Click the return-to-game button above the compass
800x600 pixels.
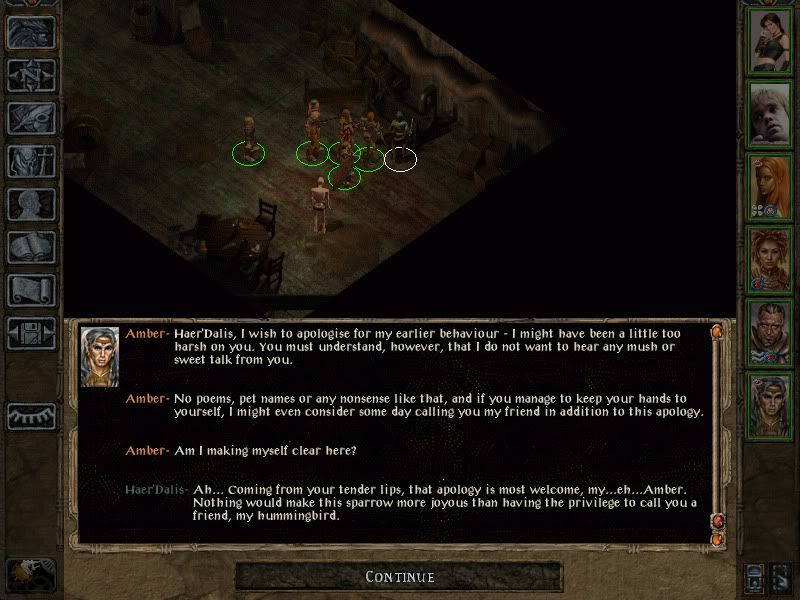(31, 32)
